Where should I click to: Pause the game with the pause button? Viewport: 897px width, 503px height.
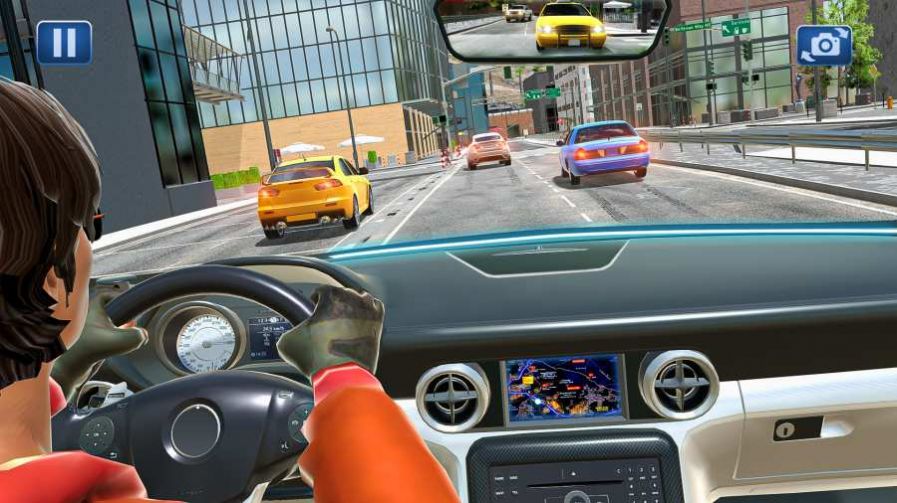coord(64,42)
